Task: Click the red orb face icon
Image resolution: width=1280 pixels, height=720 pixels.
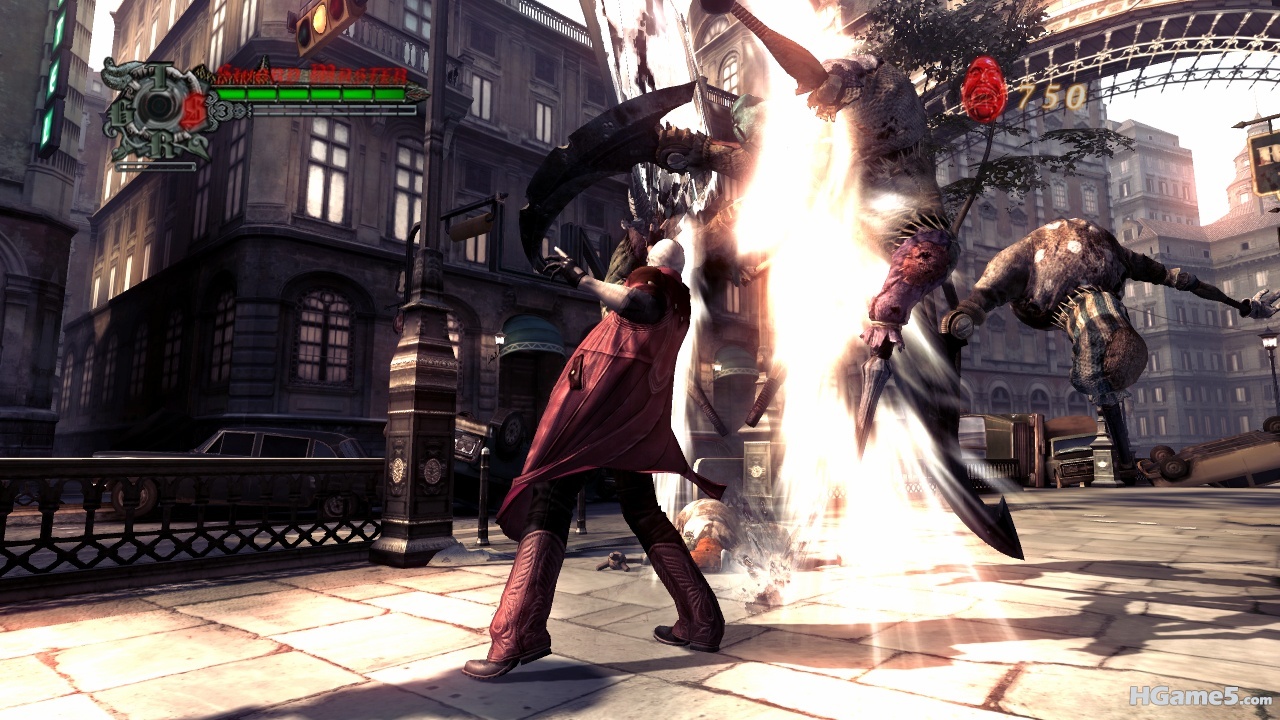Action: (983, 89)
